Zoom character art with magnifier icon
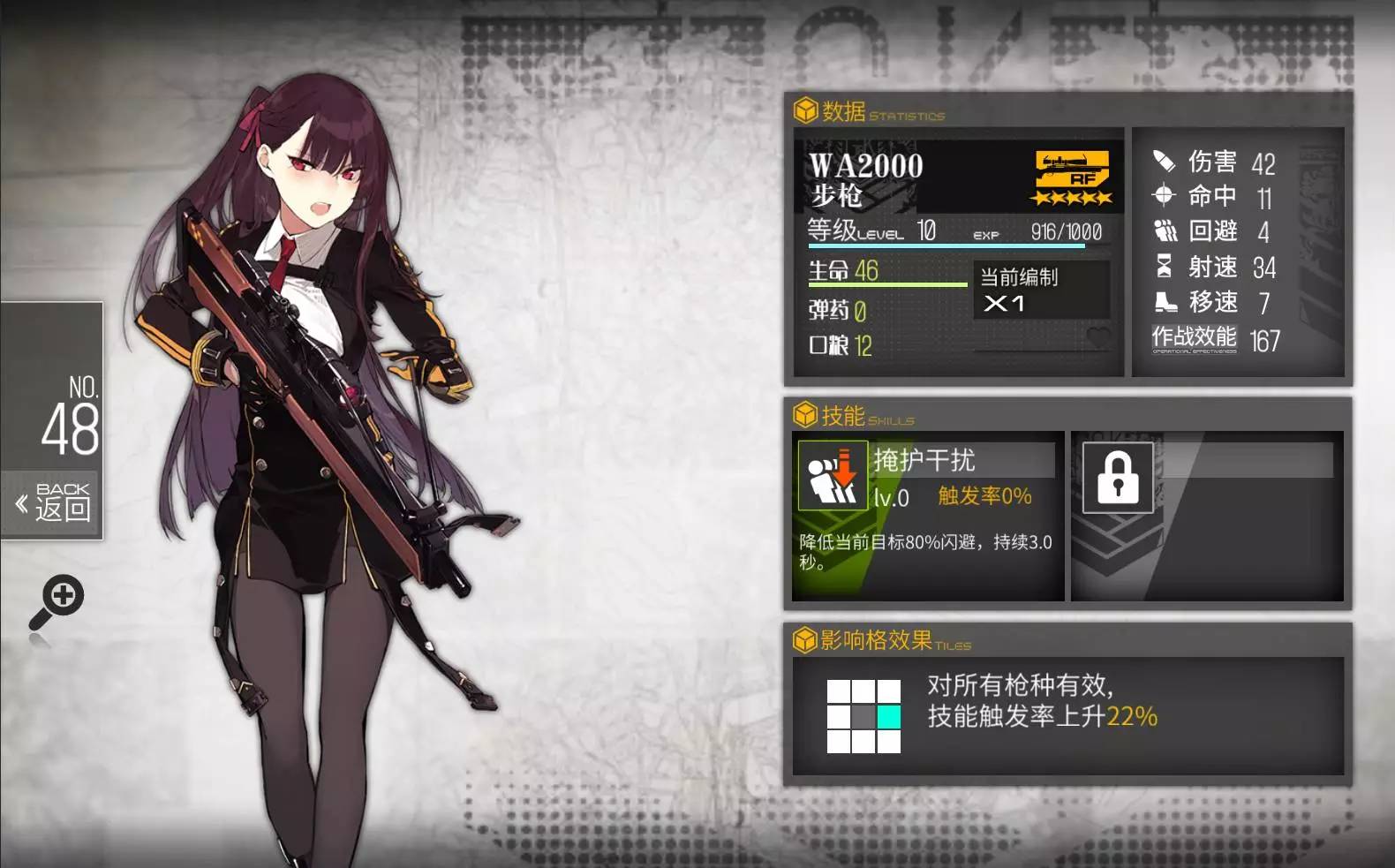The width and height of the screenshot is (1395, 868). (57, 601)
